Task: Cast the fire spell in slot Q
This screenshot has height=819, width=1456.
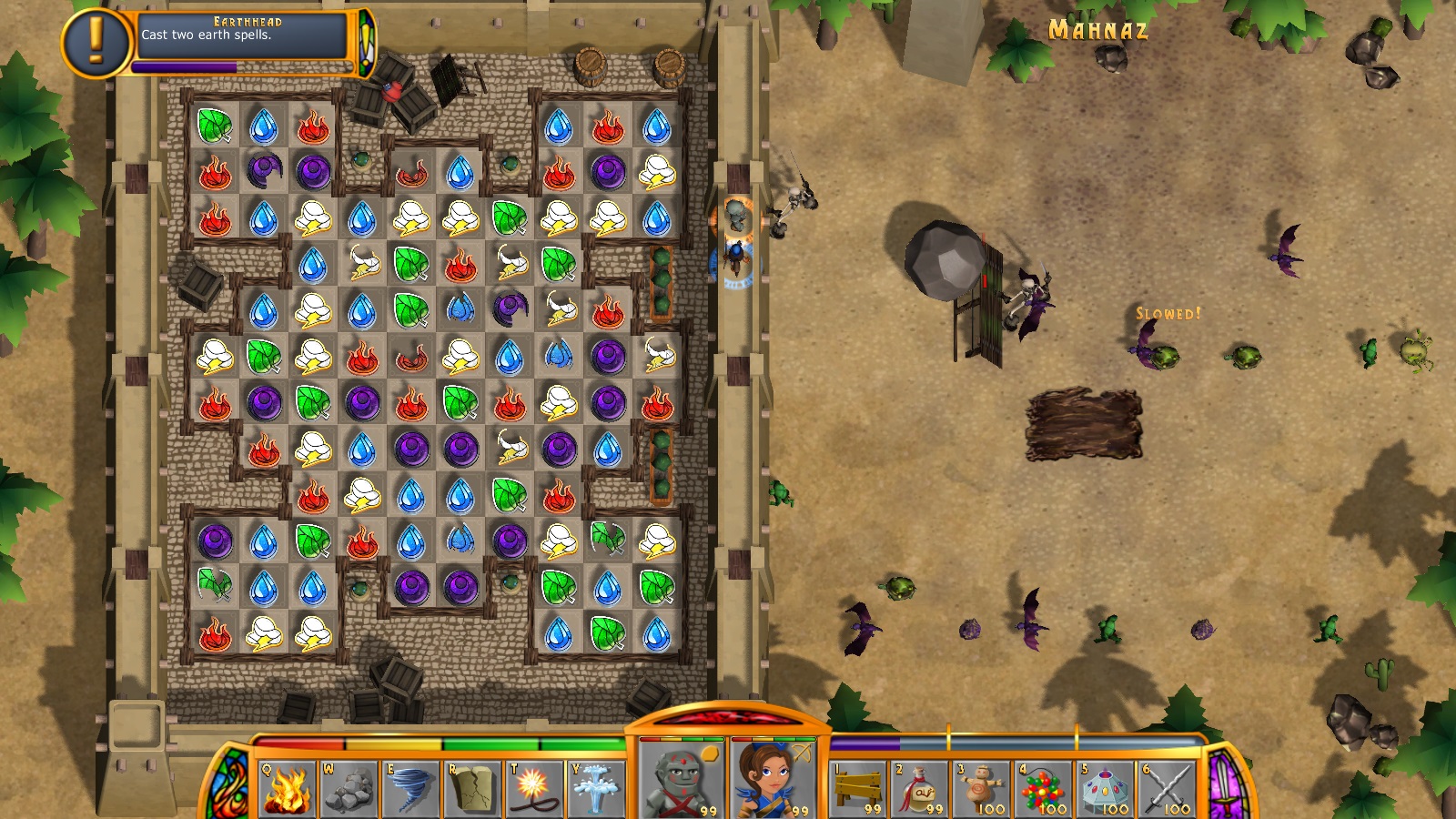Action: click(287, 788)
